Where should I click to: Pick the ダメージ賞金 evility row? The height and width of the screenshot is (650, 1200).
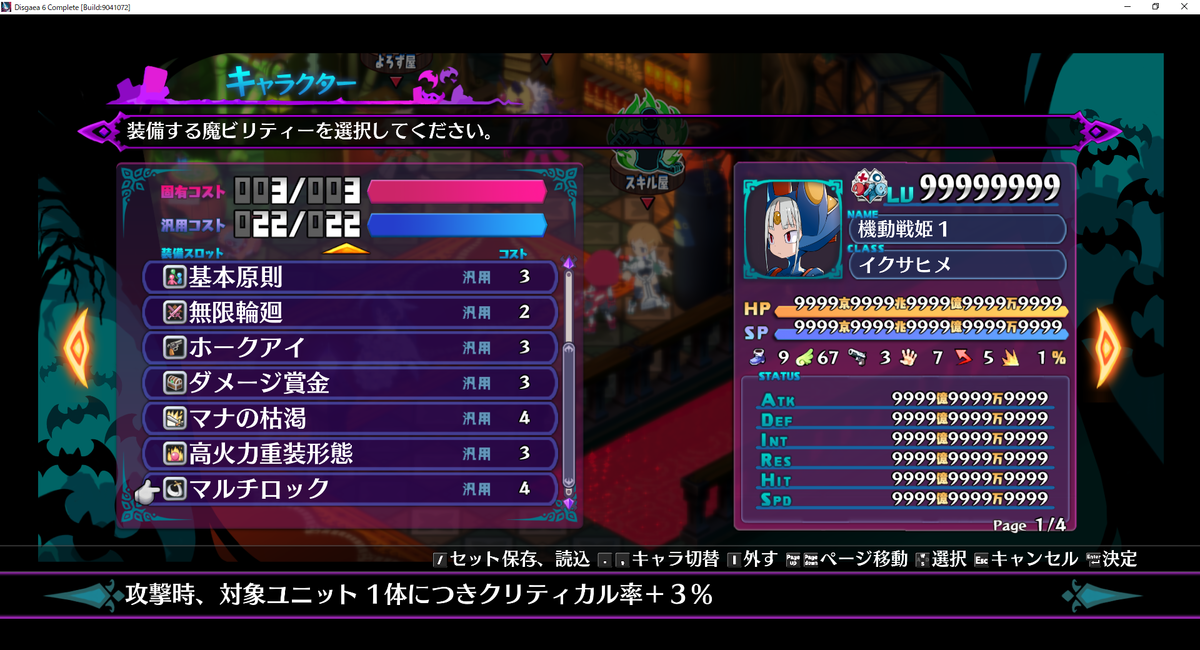pyautogui.click(x=350, y=382)
